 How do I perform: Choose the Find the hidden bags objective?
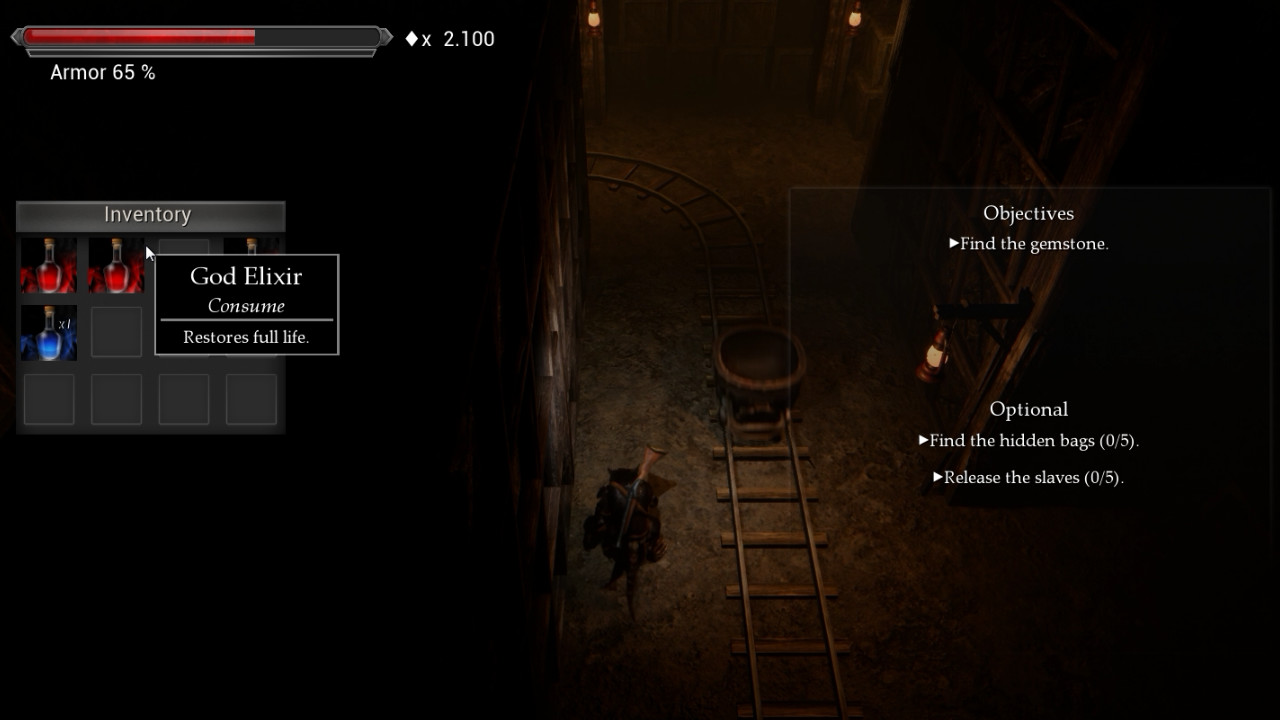[1033, 441]
